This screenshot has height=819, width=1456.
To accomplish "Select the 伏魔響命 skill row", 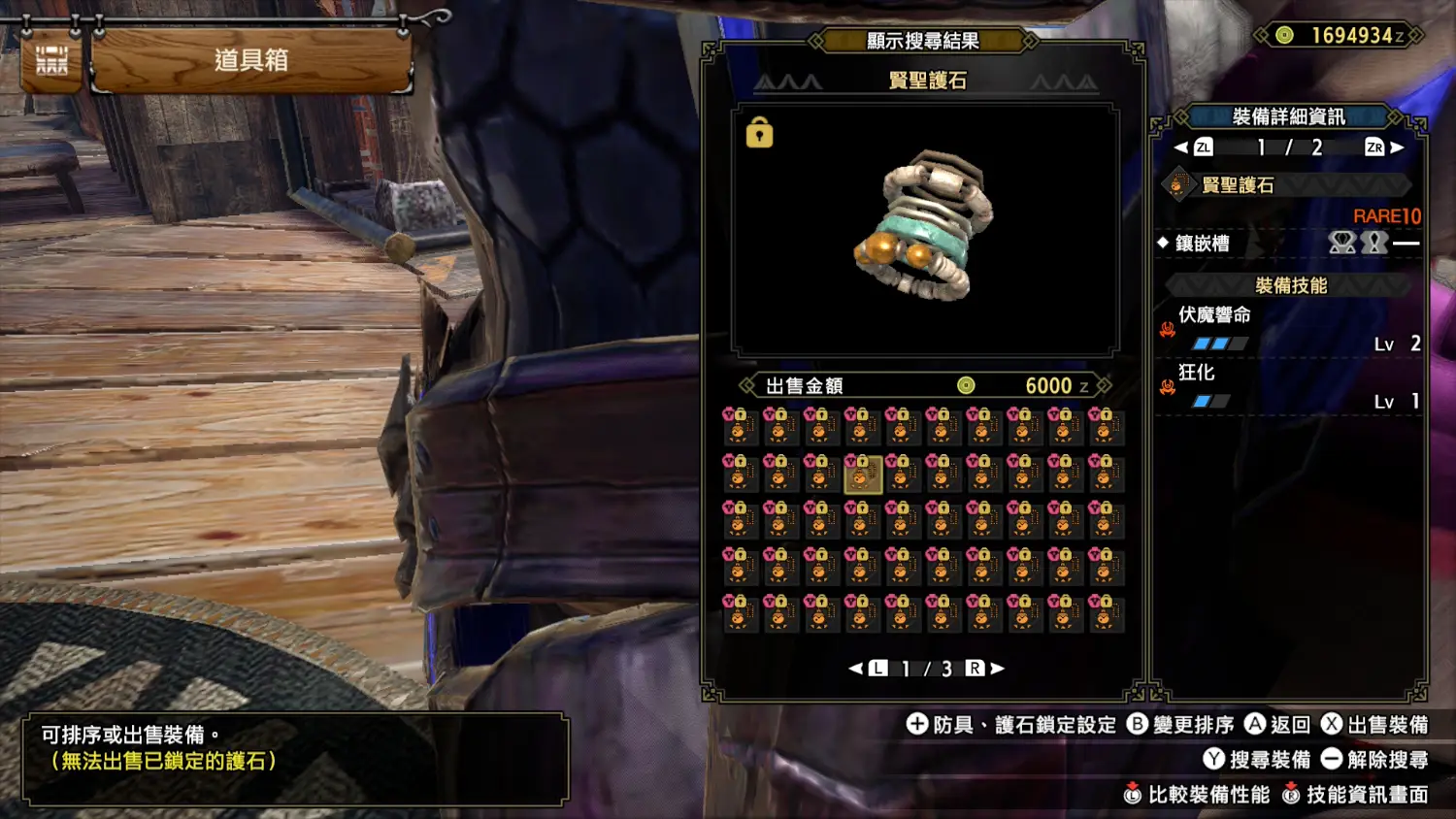I will (1289, 329).
